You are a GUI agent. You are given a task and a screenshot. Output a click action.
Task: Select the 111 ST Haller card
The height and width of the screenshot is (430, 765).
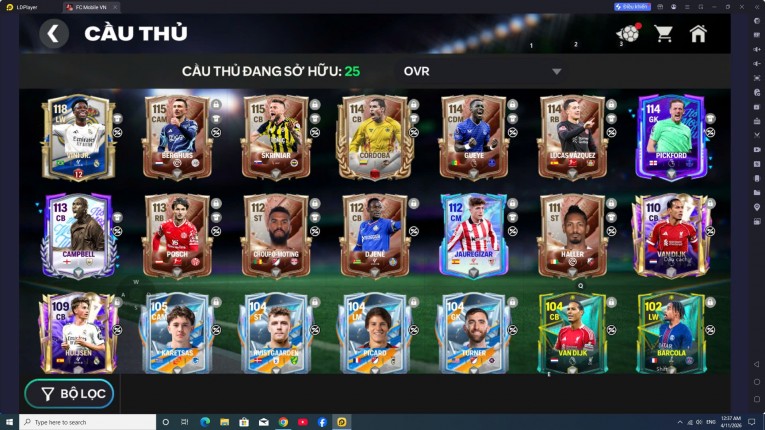[x=572, y=236]
